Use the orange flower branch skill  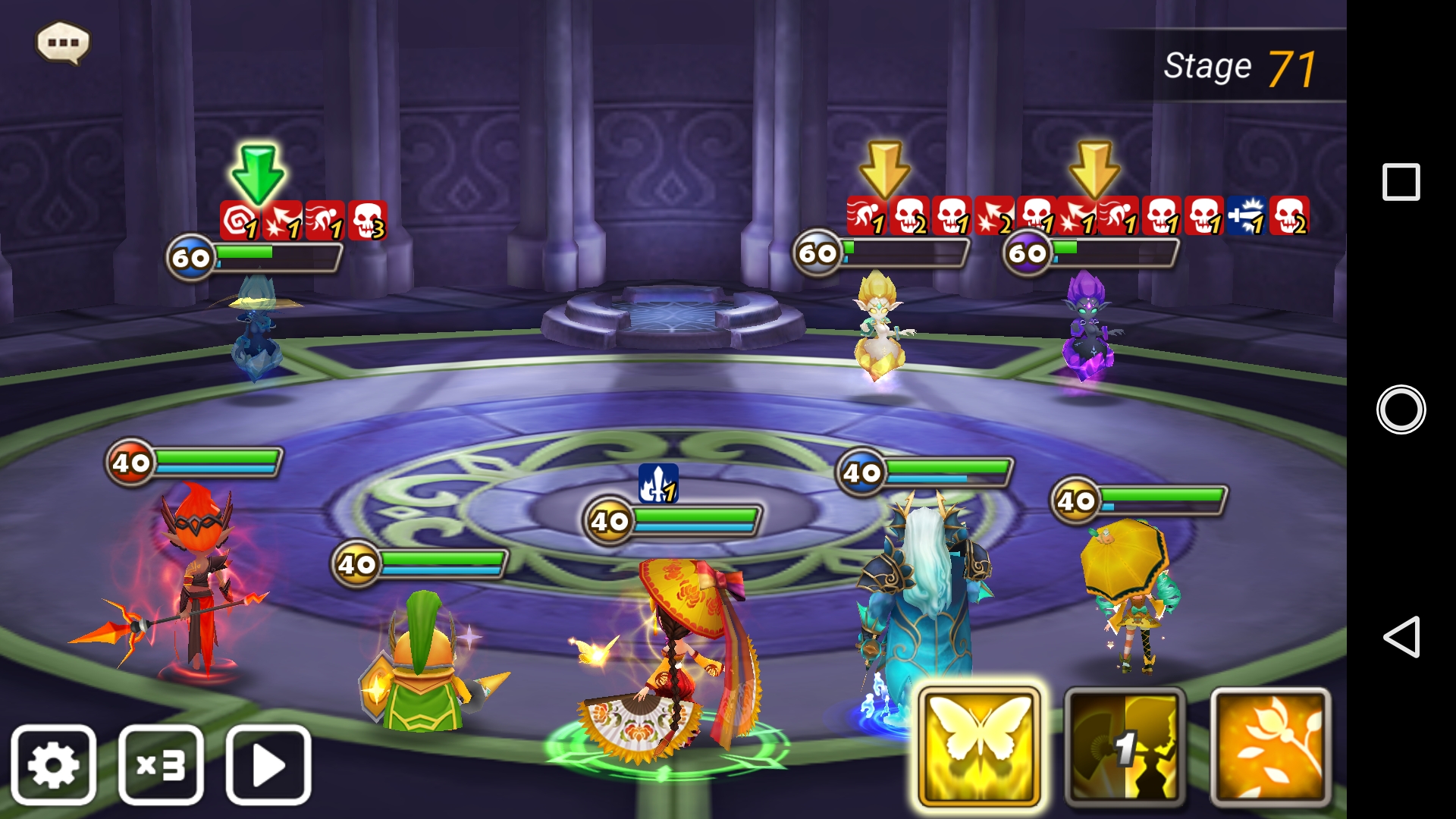pyautogui.click(x=1270, y=748)
